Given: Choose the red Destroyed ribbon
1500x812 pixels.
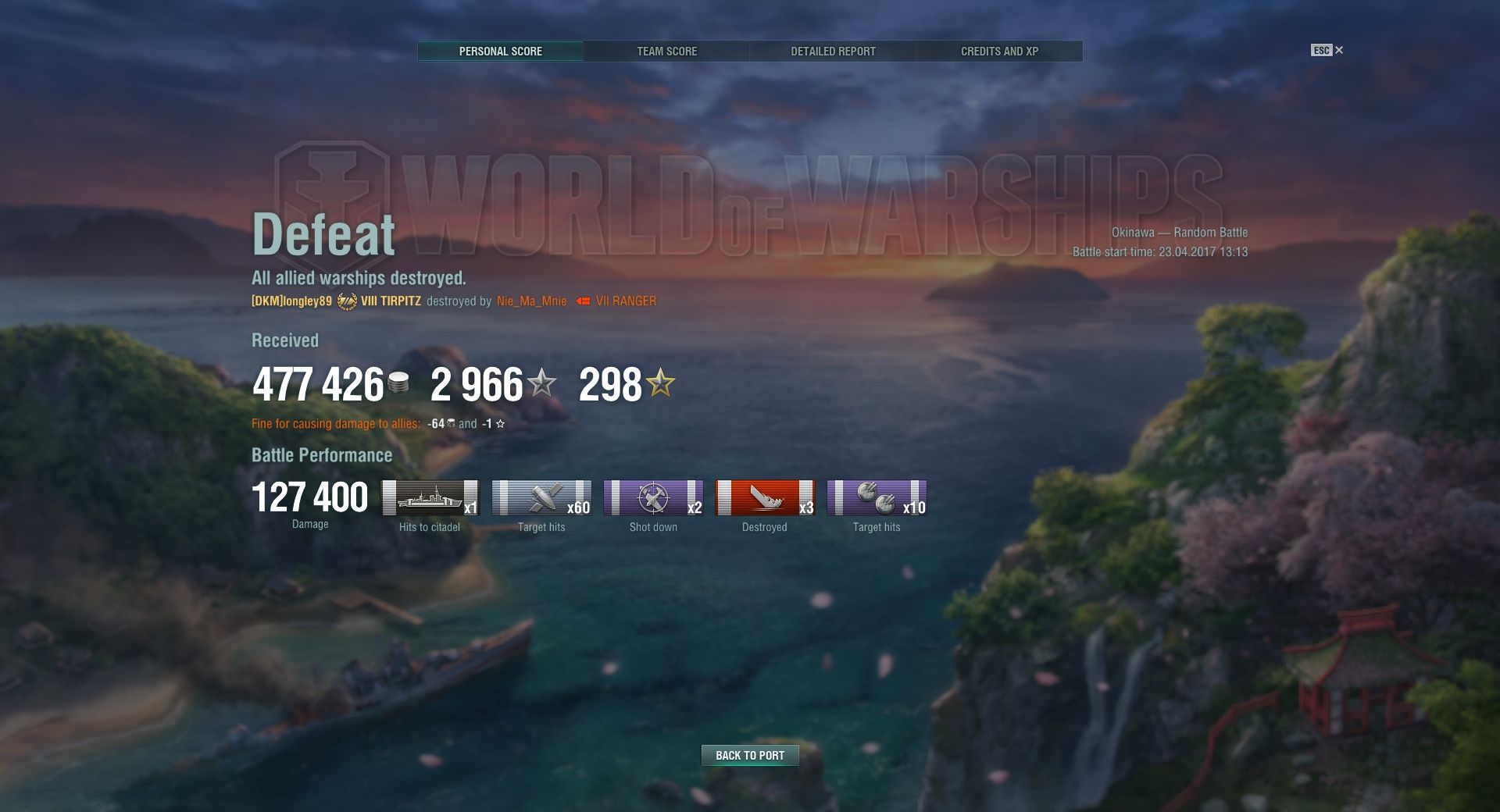Looking at the screenshot, I should tap(765, 498).
